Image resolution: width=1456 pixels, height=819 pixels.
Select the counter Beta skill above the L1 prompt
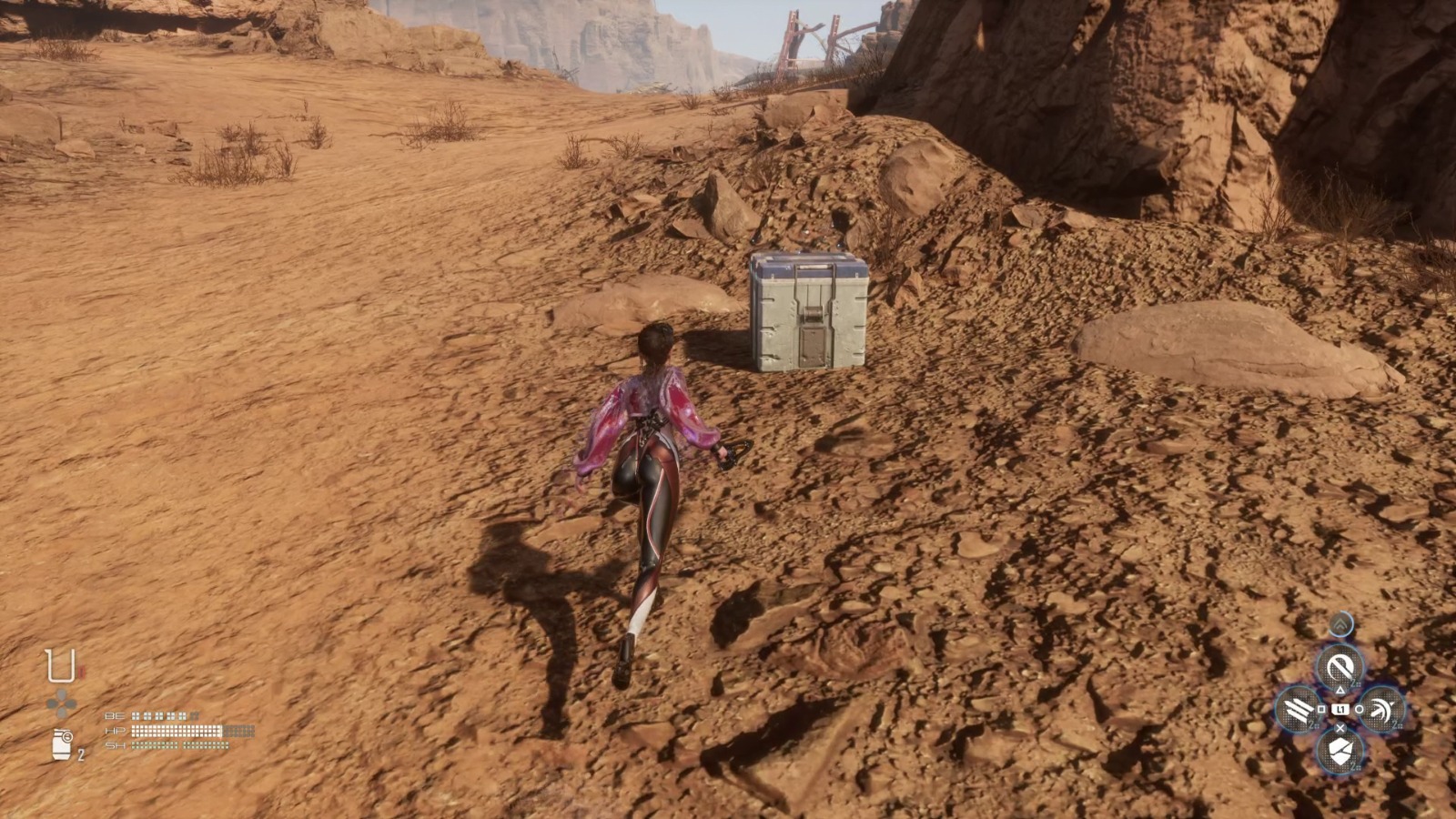pos(1342,663)
